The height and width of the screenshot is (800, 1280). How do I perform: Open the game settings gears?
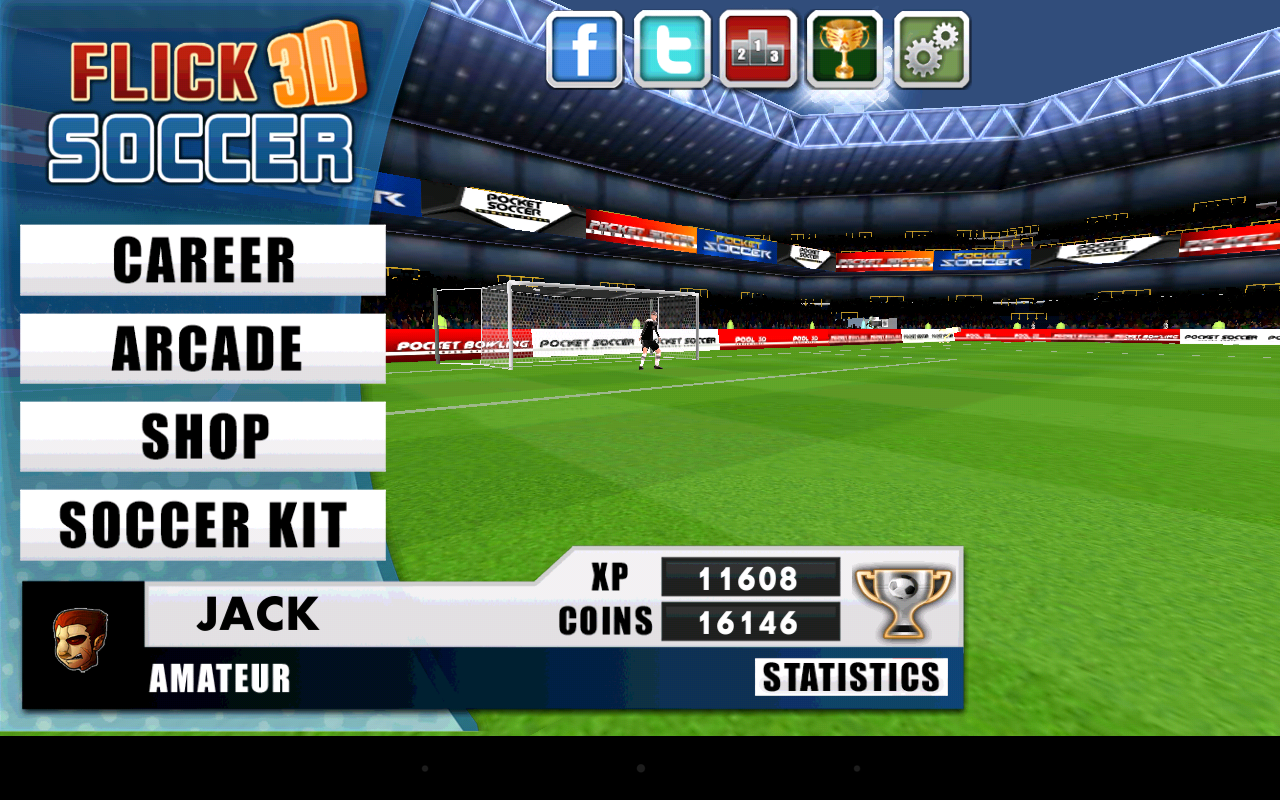932,51
